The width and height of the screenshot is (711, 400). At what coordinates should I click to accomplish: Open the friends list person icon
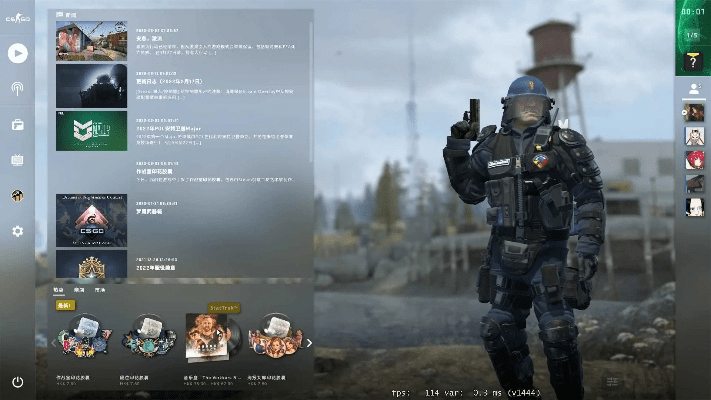click(693, 88)
